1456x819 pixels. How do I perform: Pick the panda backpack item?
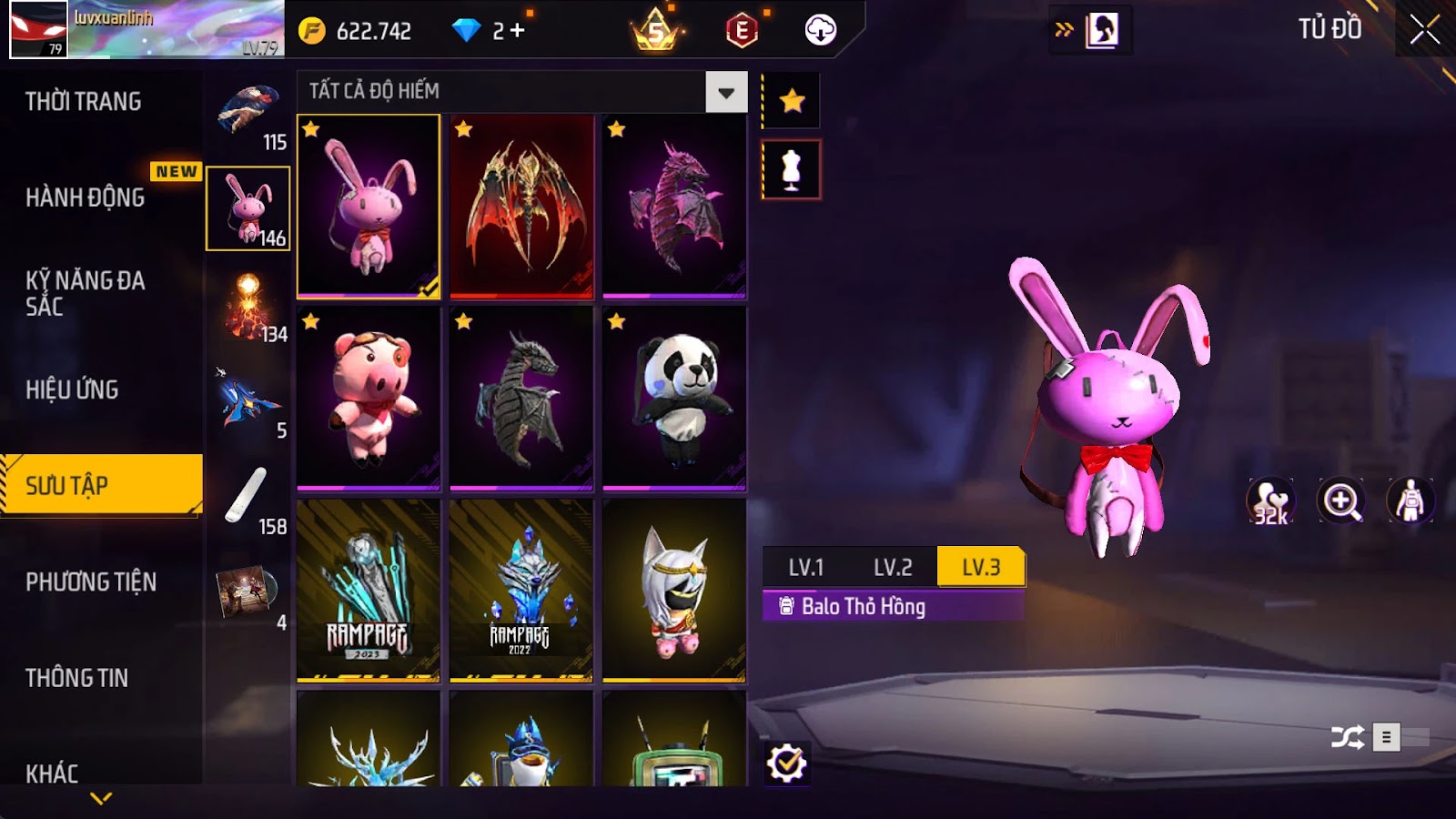coord(674,398)
